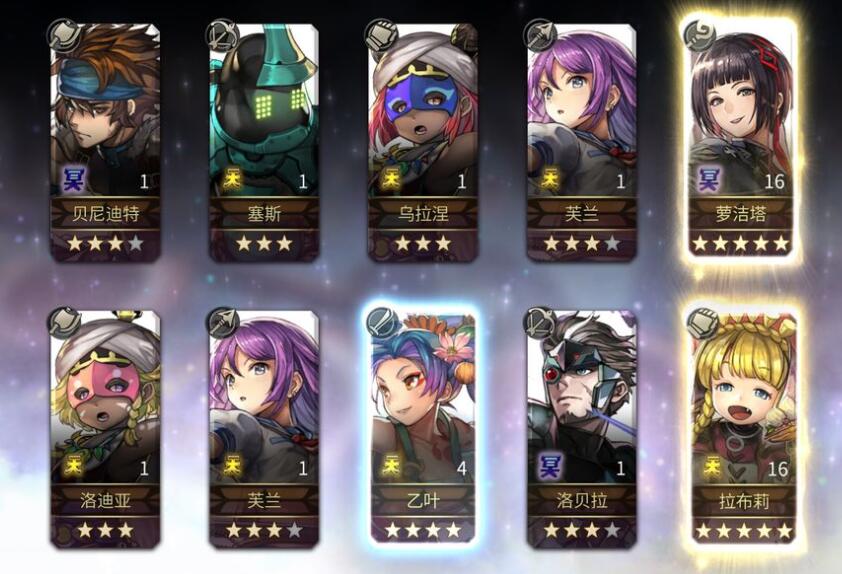
Task: Open the 乌拉涅 masked character card
Action: tap(422, 142)
